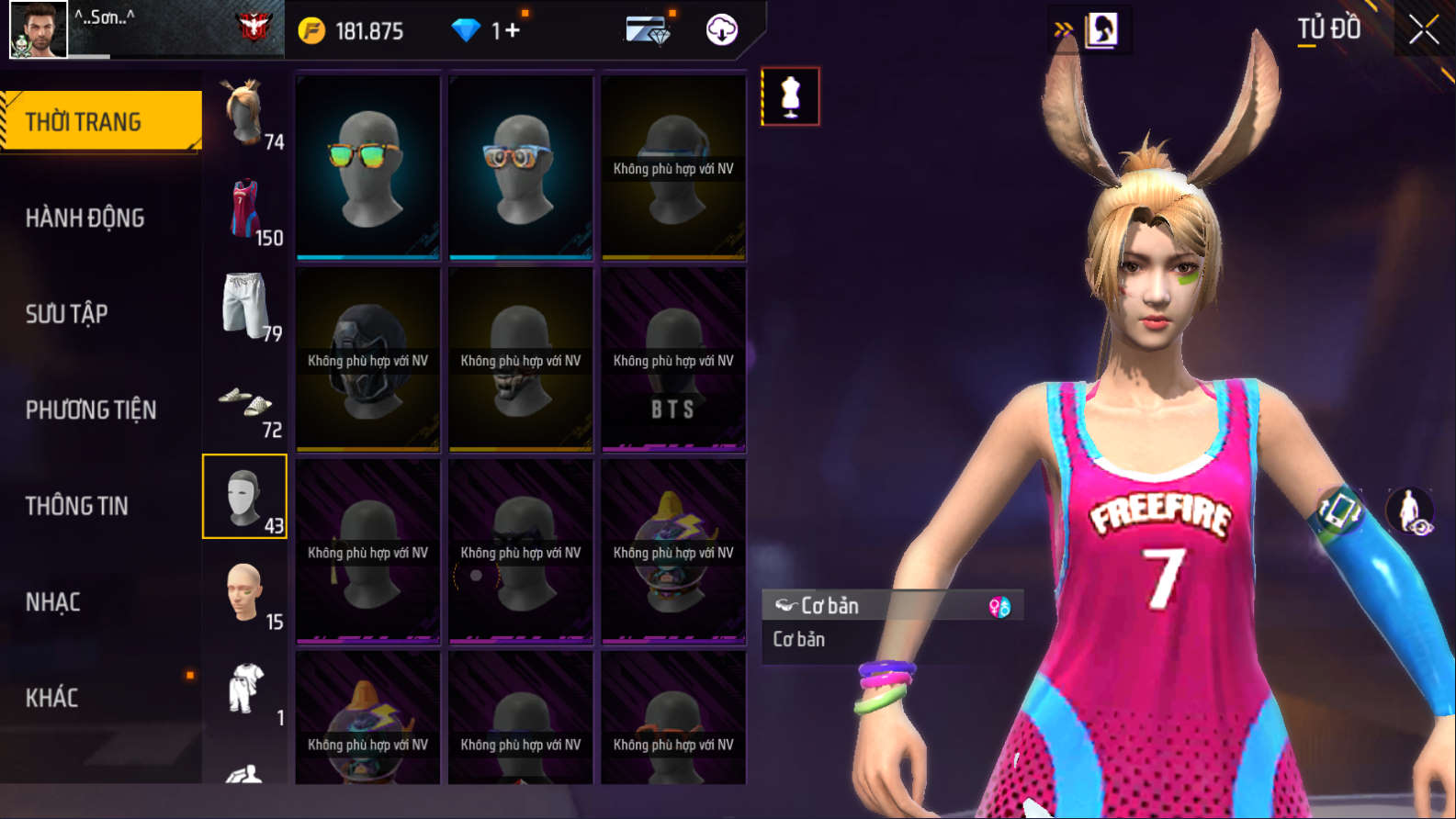The width and height of the screenshot is (1456, 819).
Task: Choose the face mask category showing 43
Action: click(x=244, y=497)
